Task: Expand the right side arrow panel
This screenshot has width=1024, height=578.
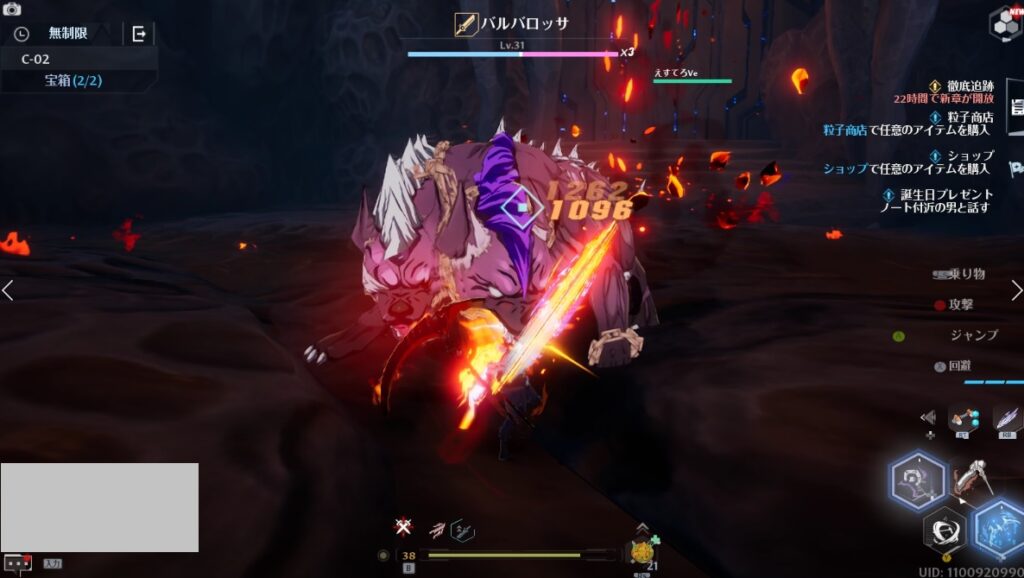Action: click(1016, 291)
